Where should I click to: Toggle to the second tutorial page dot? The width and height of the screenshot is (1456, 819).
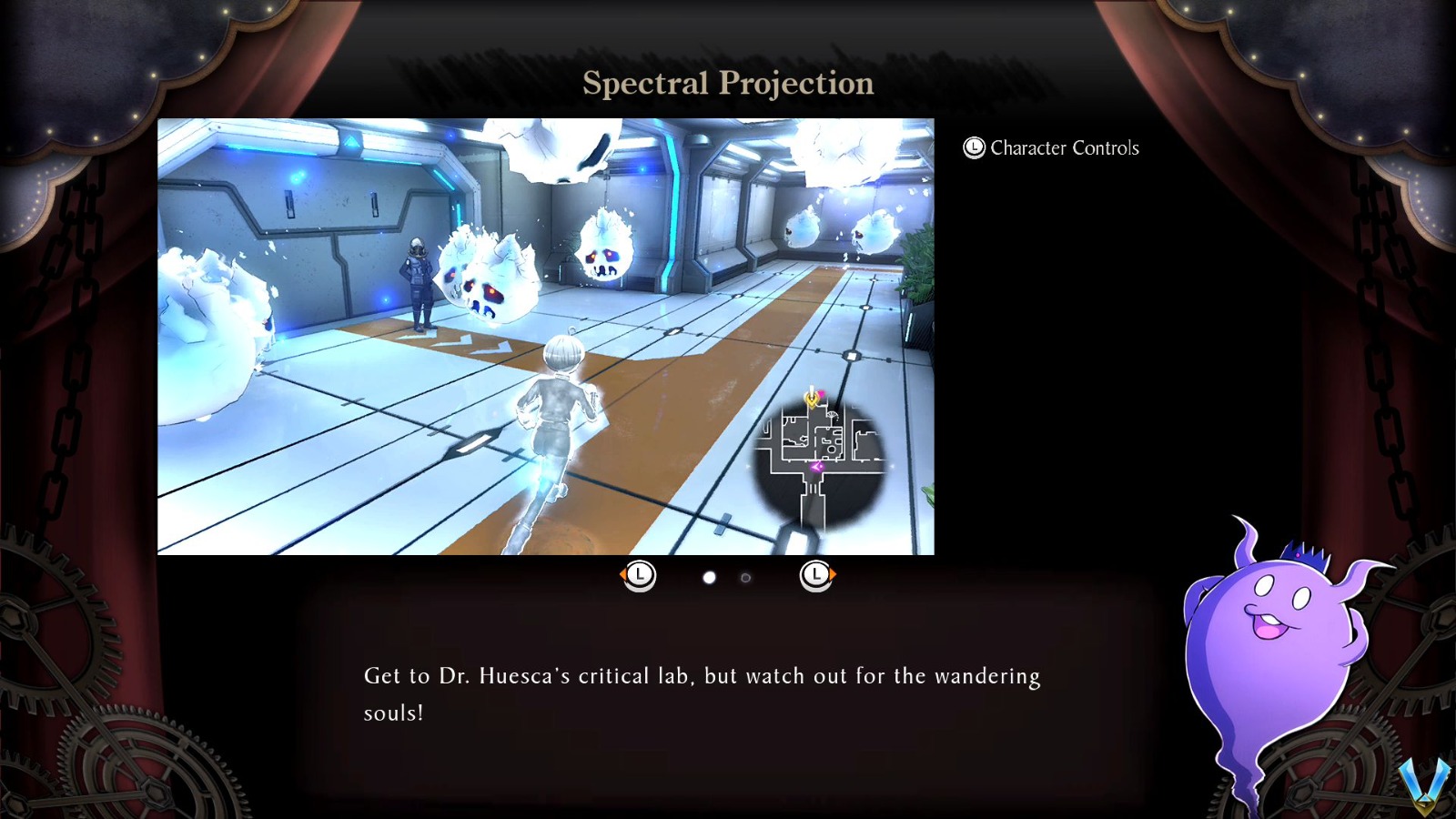[744, 575]
